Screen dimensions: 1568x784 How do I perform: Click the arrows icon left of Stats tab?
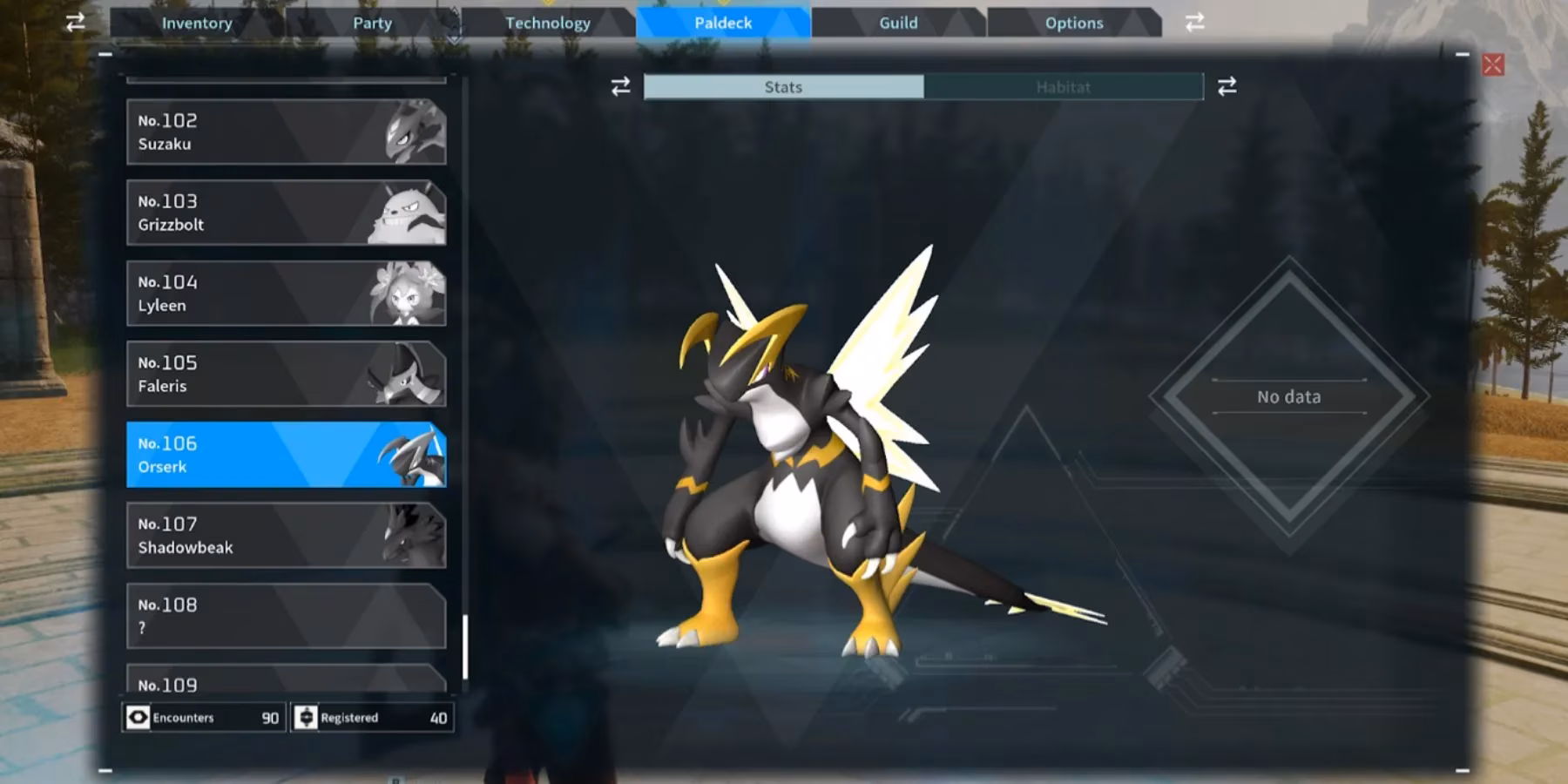[619, 86]
